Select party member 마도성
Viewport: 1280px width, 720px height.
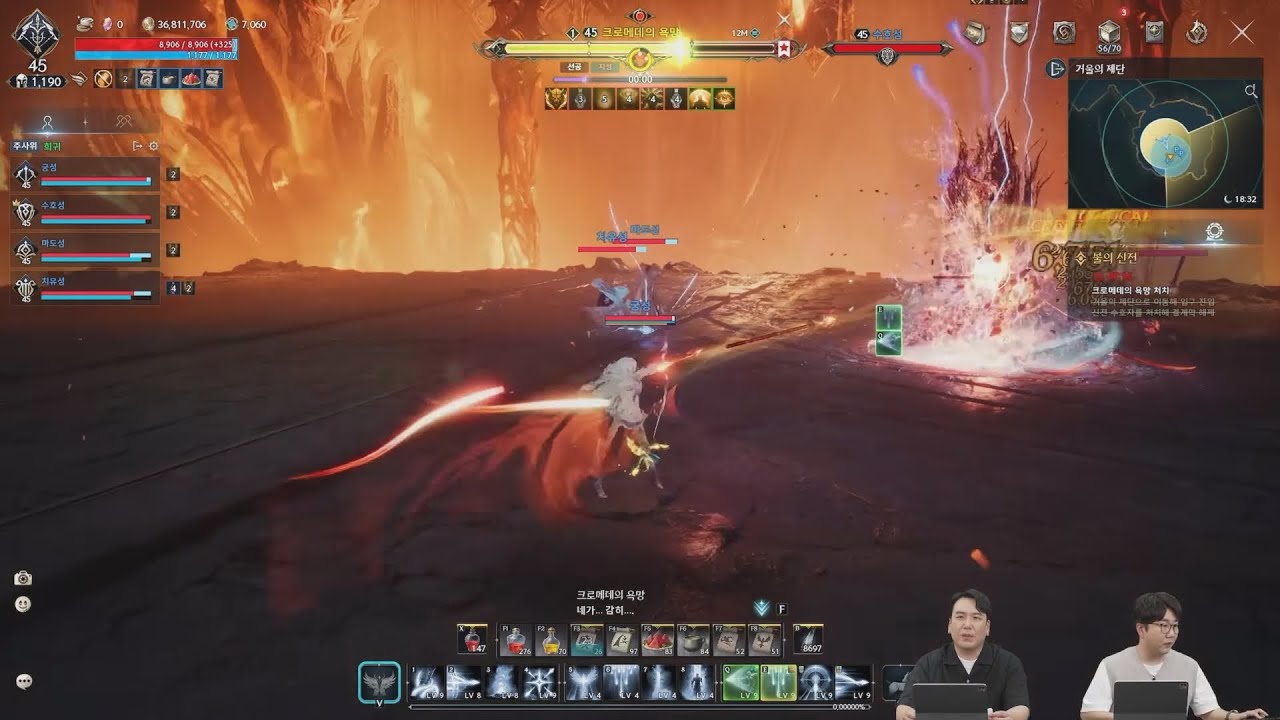point(86,249)
